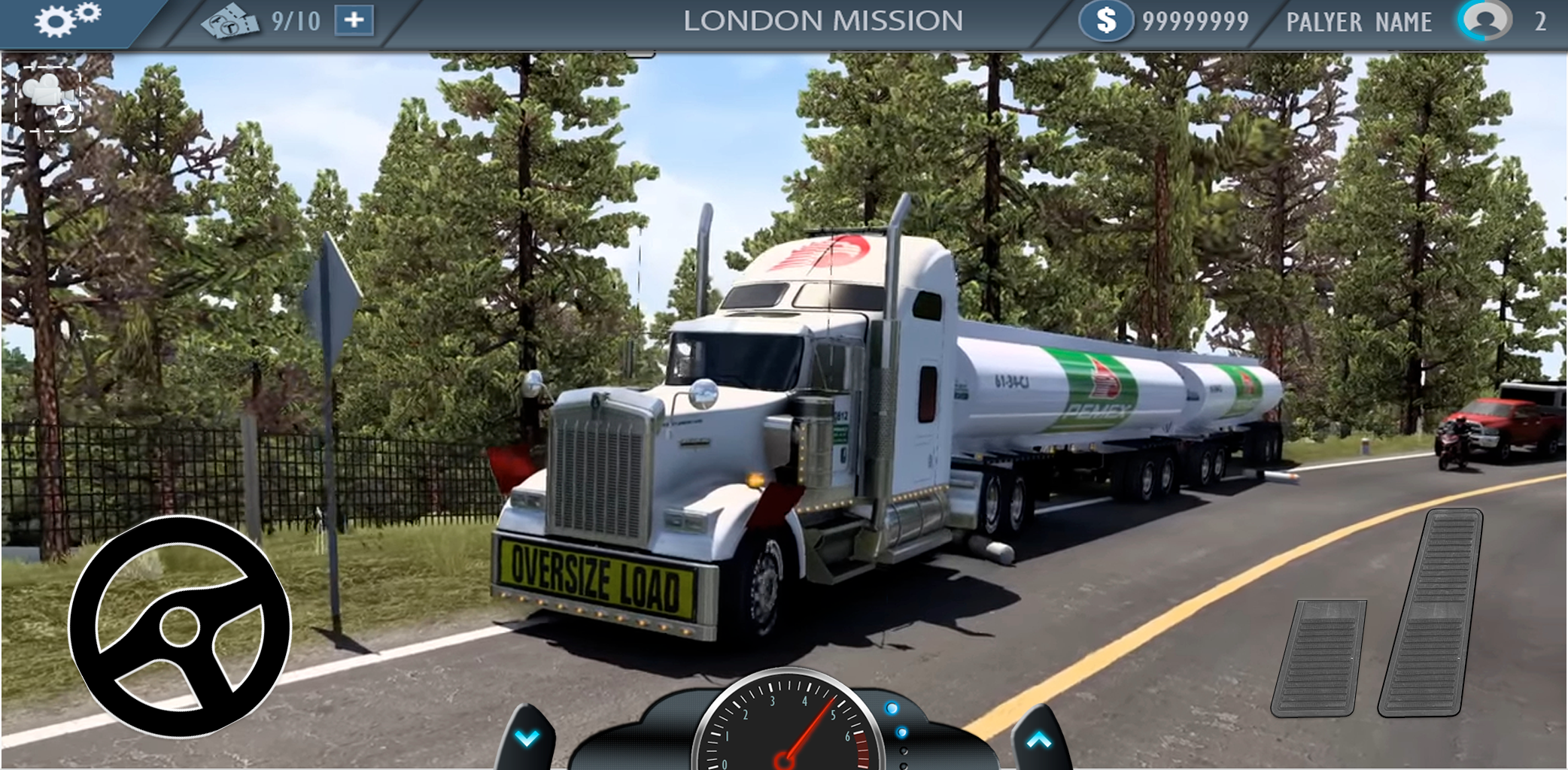Image resolution: width=1568 pixels, height=770 pixels.
Task: Select the LONDON MISSION header
Action: pos(825,20)
